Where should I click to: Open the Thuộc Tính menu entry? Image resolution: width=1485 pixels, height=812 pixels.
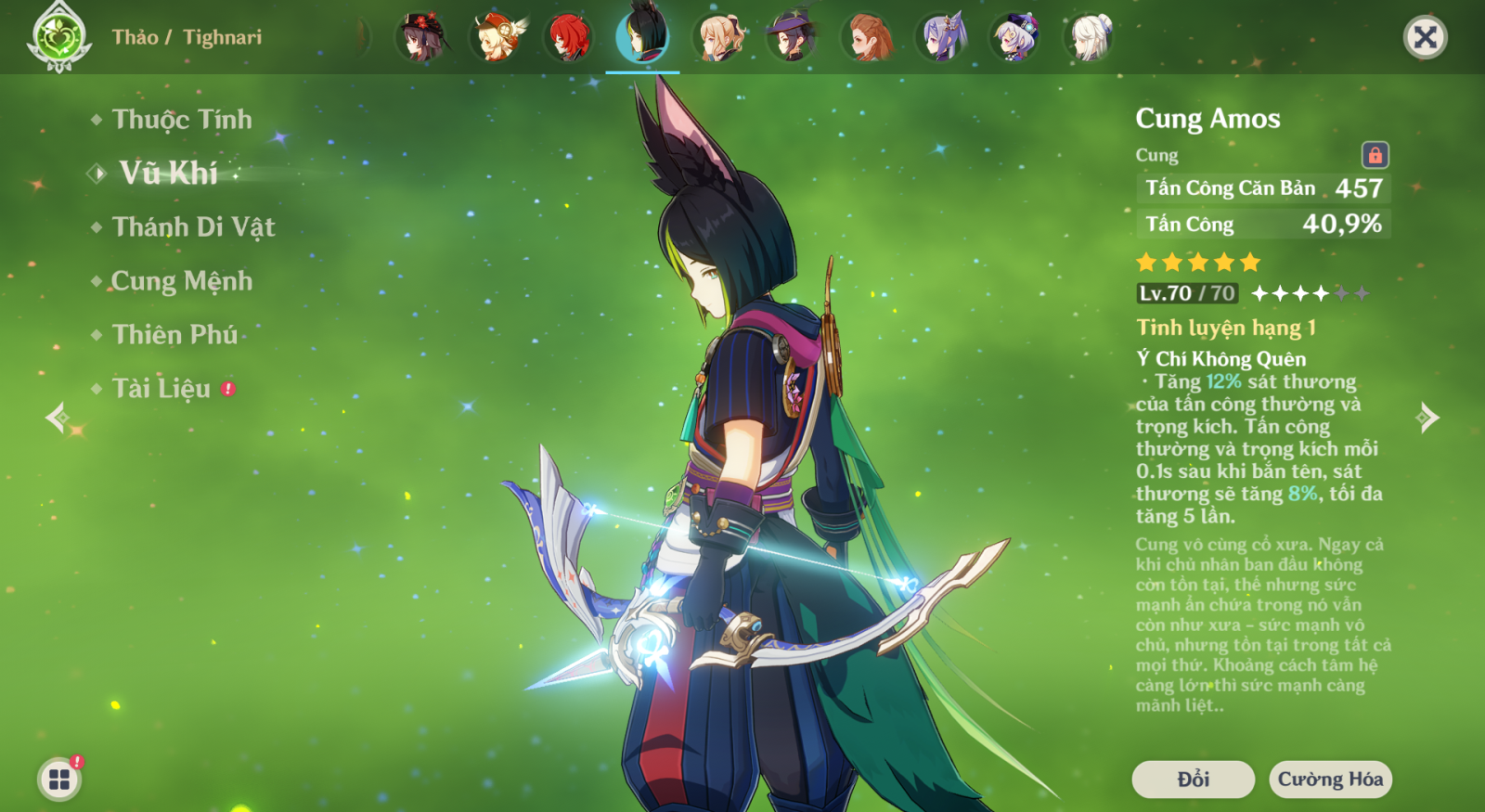pyautogui.click(x=182, y=120)
